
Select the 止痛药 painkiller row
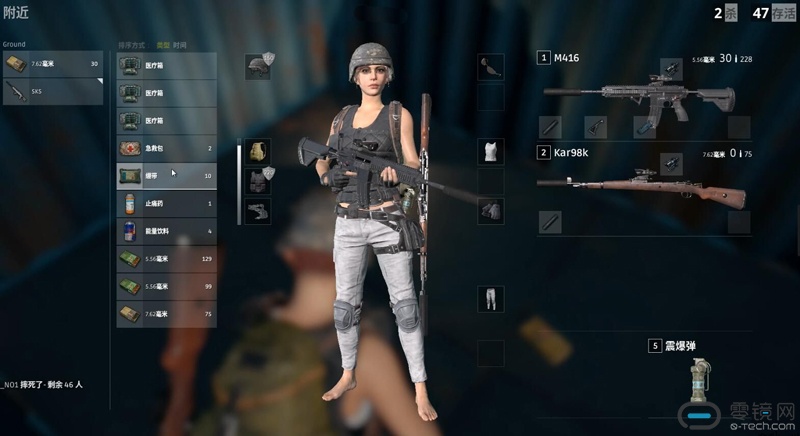point(166,203)
